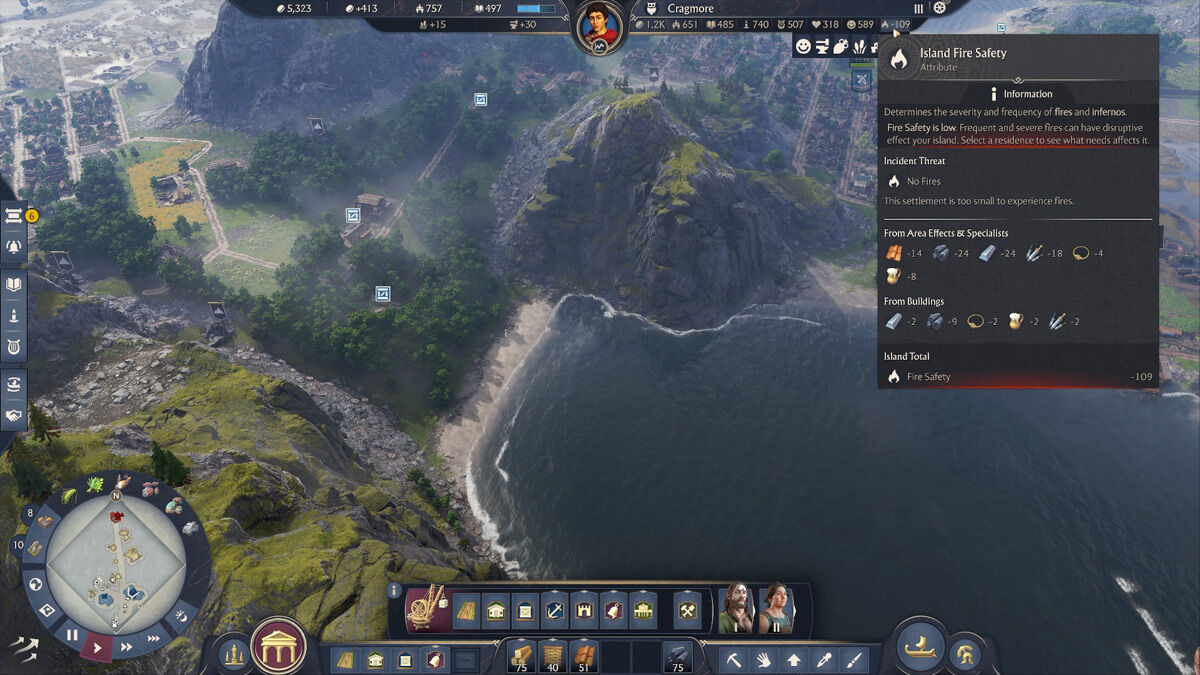The image size is (1200, 675).
Task: Open the main building menu temple button
Action: coord(279,647)
